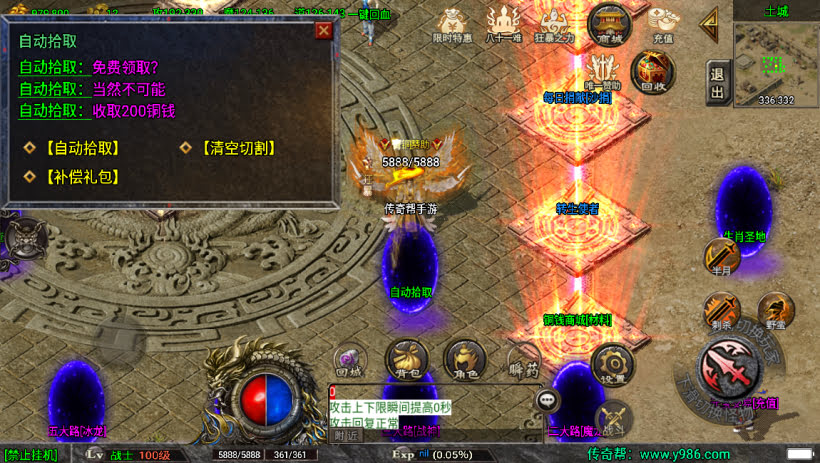Pick the 【补偿礼包】 dialogue option
Viewport: 820px width, 463px height.
(x=74, y=176)
